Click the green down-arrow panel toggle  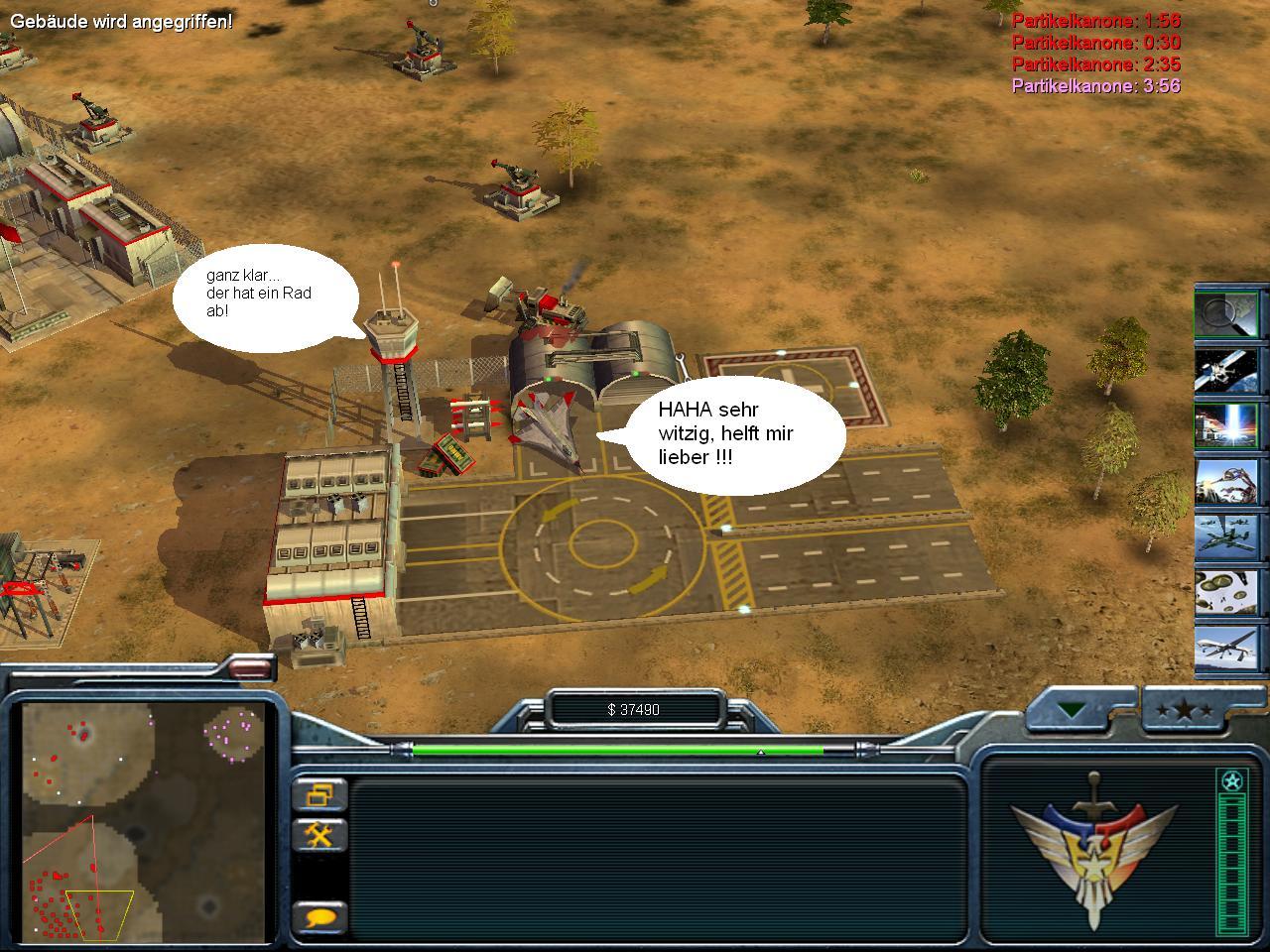(1073, 710)
